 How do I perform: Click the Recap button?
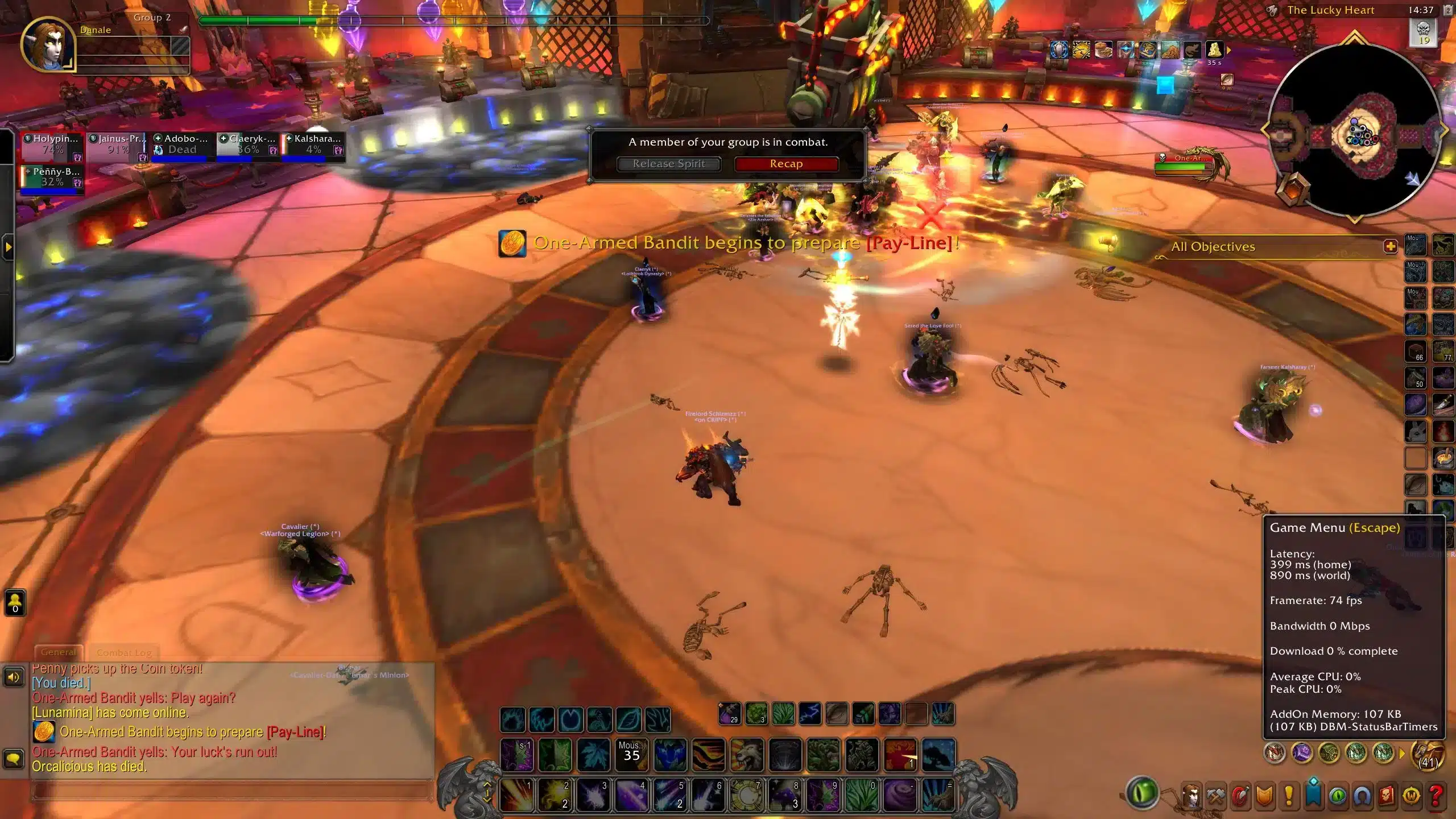click(x=787, y=163)
